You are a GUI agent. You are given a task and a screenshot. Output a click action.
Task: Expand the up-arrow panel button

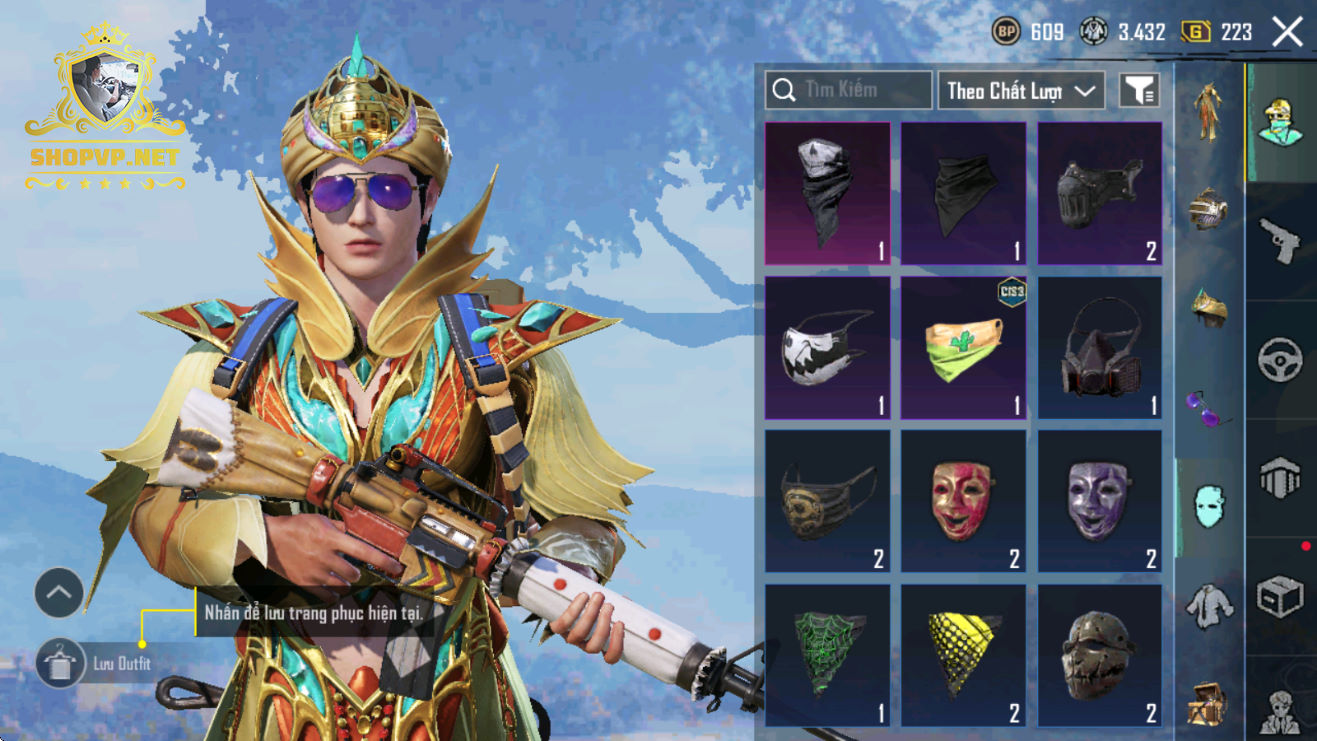[59, 594]
